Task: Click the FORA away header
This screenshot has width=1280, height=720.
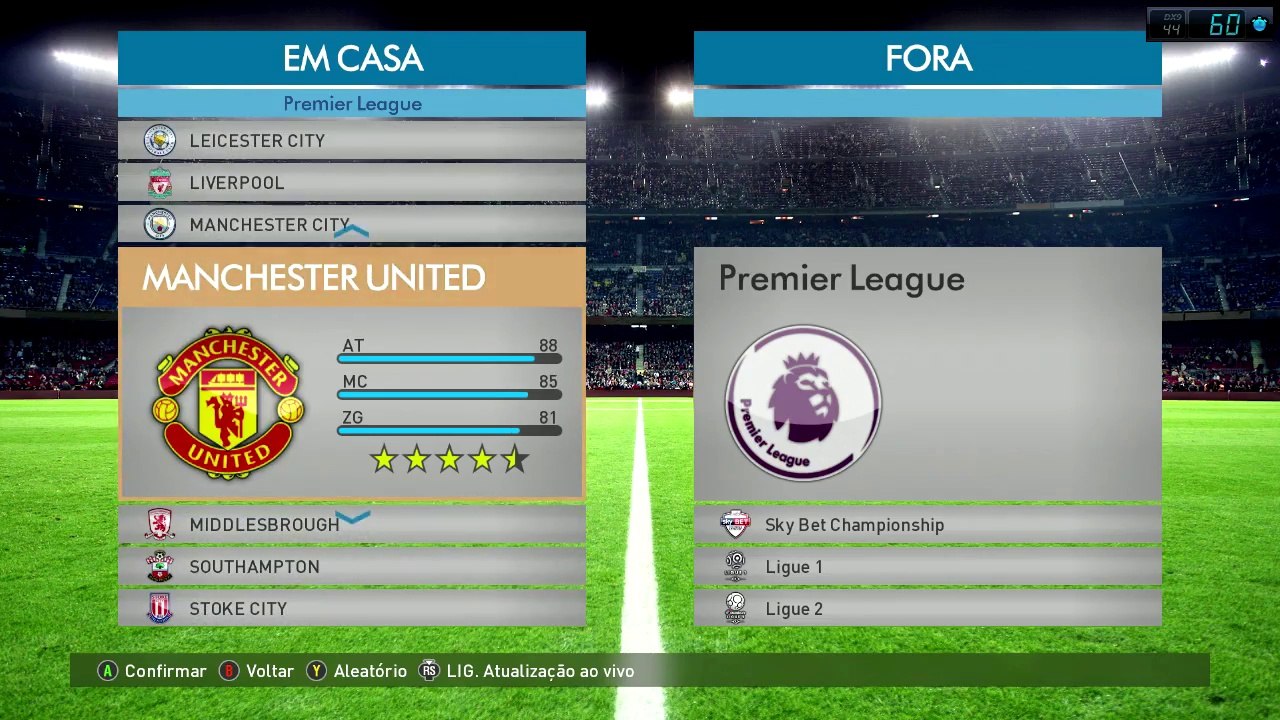Action: (x=927, y=58)
